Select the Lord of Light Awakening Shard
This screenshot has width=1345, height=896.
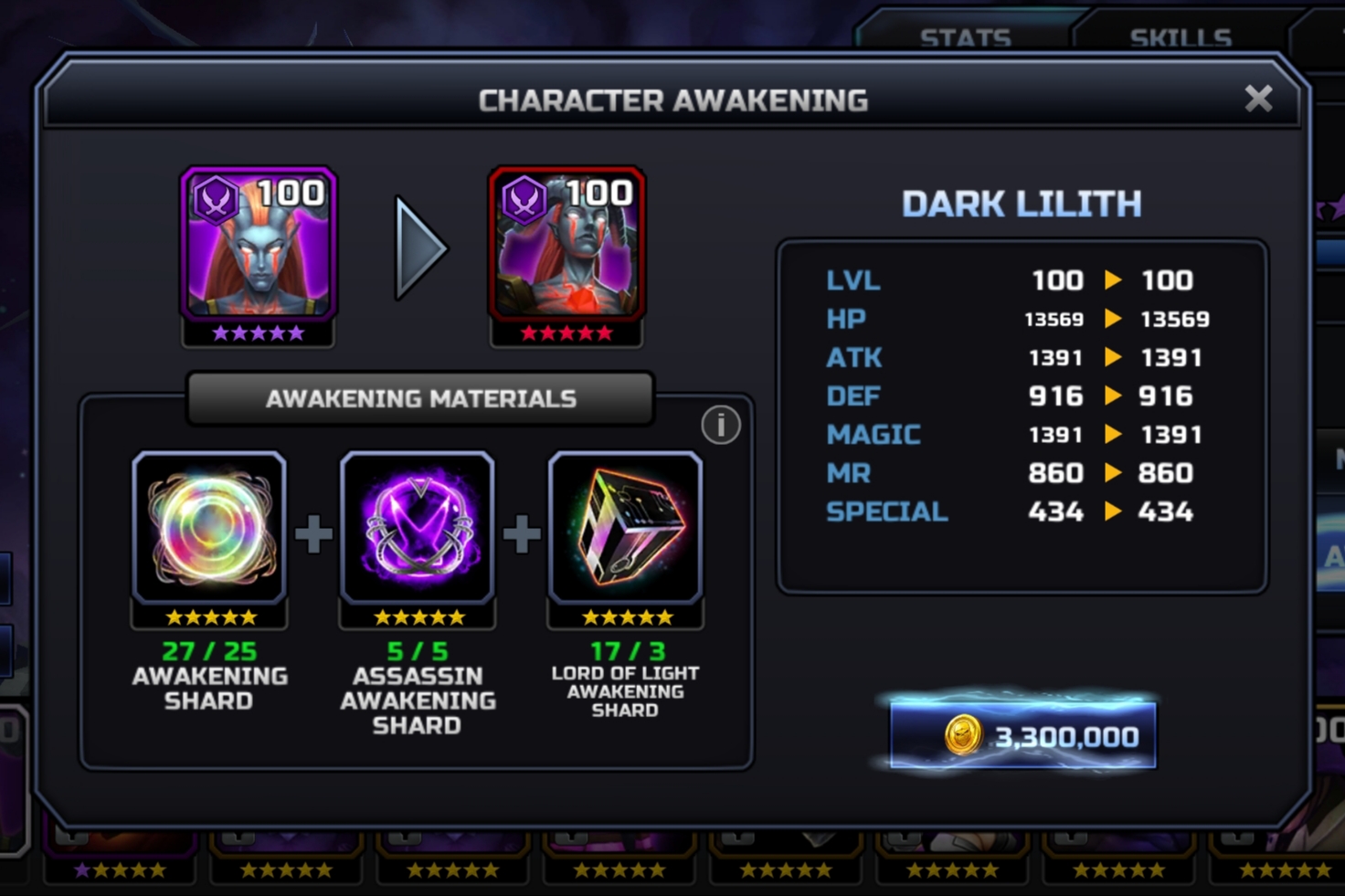click(626, 528)
